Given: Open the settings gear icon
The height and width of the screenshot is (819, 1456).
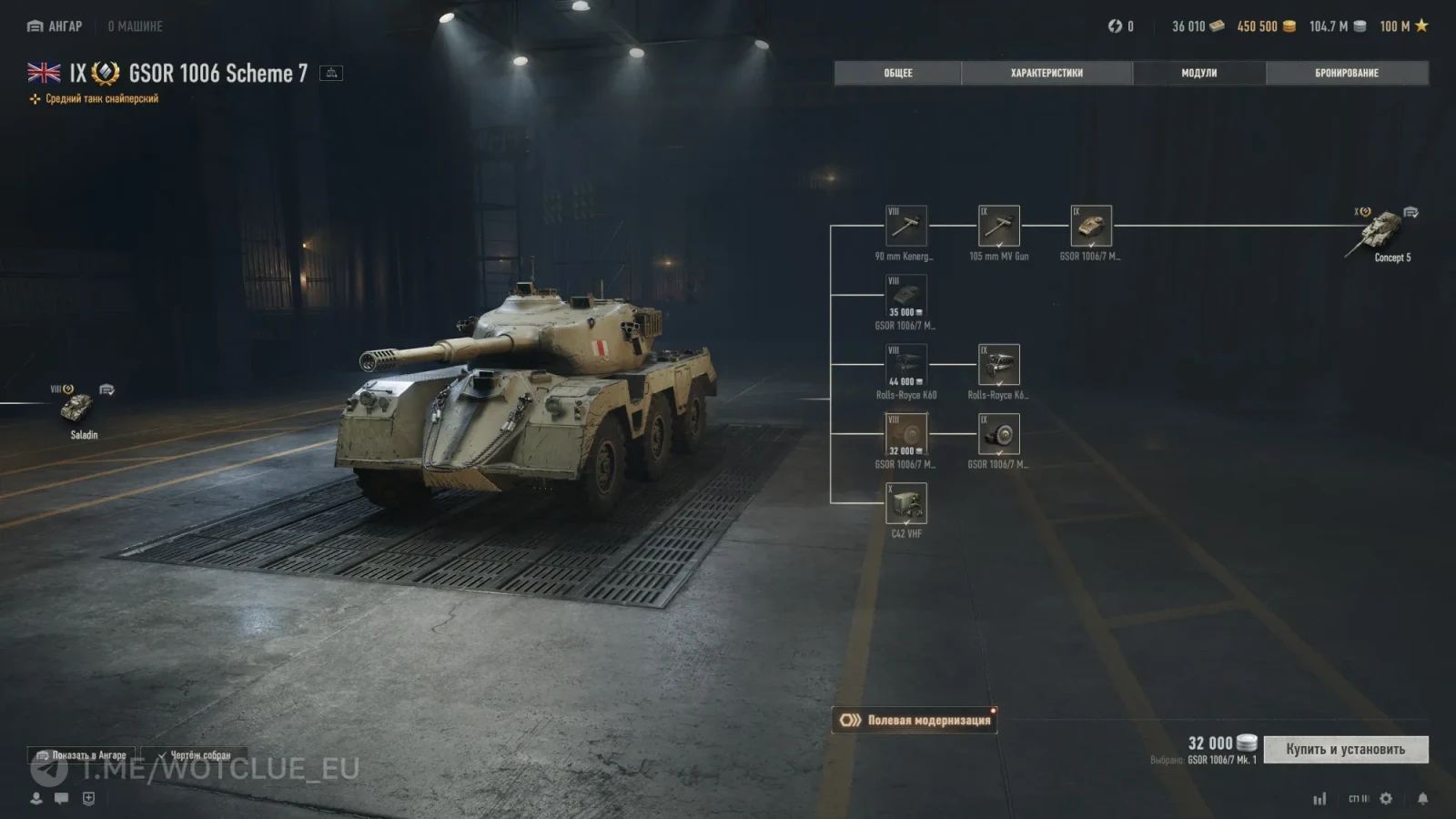Looking at the screenshot, I should pyautogui.click(x=1386, y=798).
